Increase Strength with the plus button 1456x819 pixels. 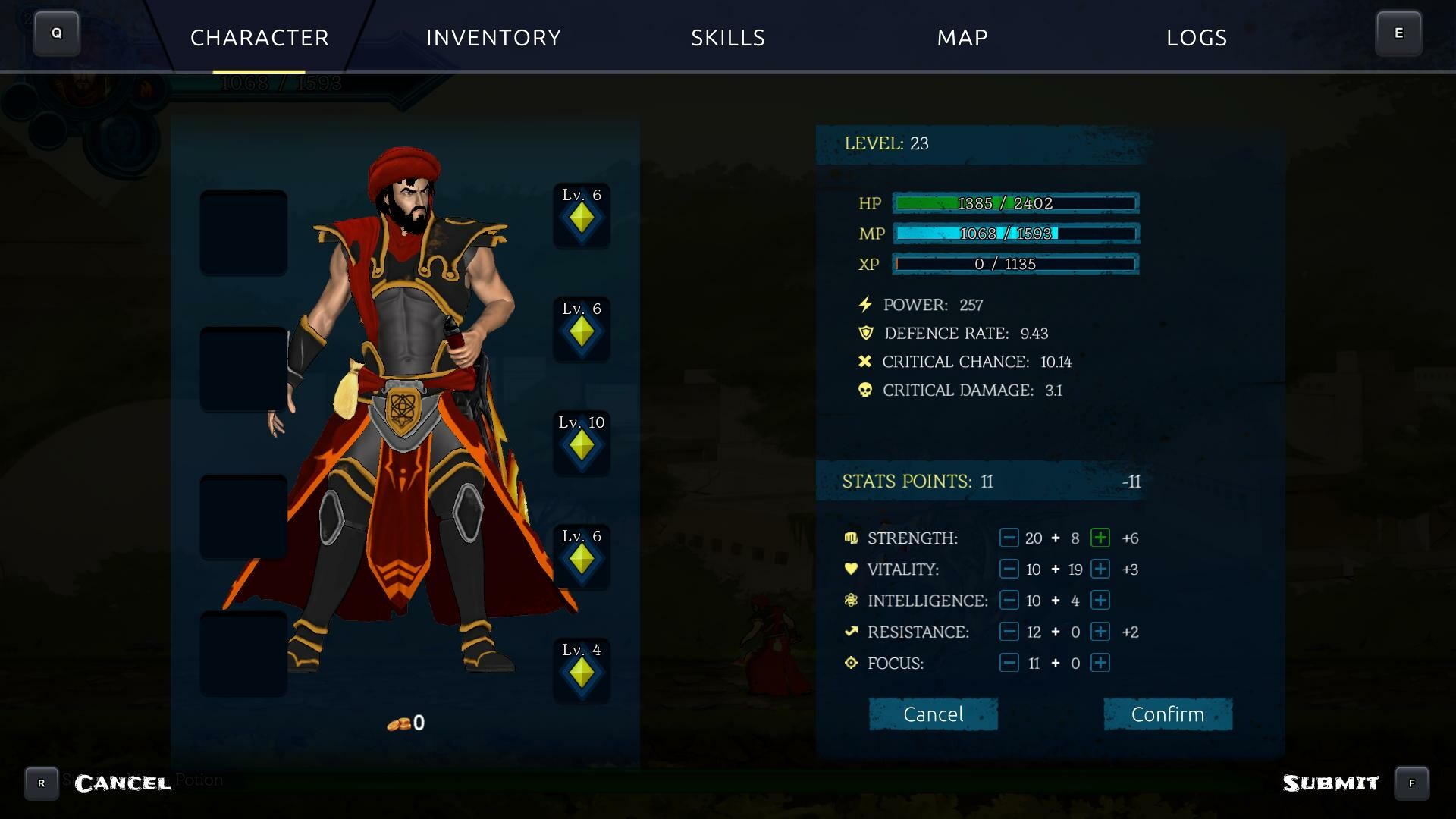click(1100, 538)
